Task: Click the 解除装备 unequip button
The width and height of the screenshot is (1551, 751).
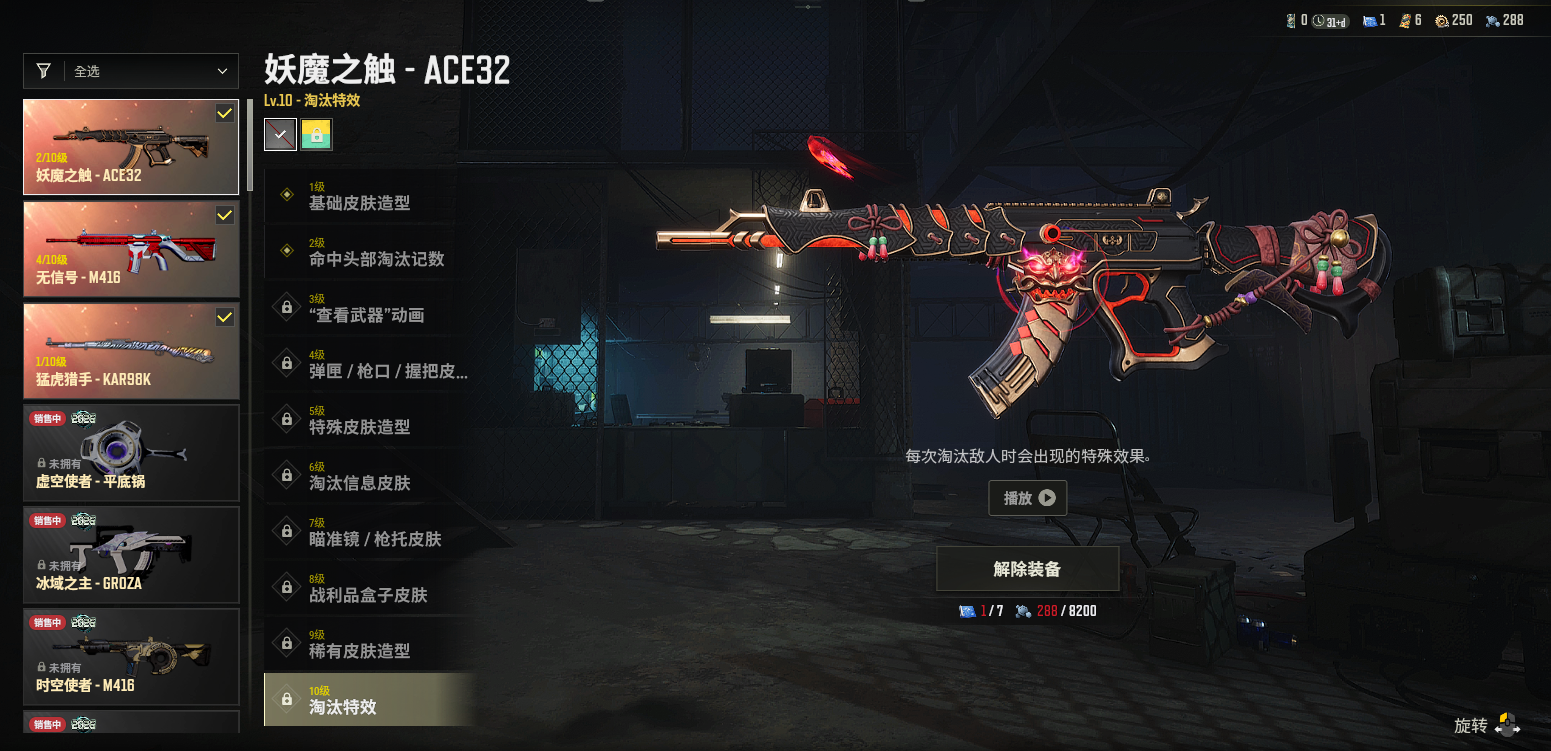Action: point(1027,569)
